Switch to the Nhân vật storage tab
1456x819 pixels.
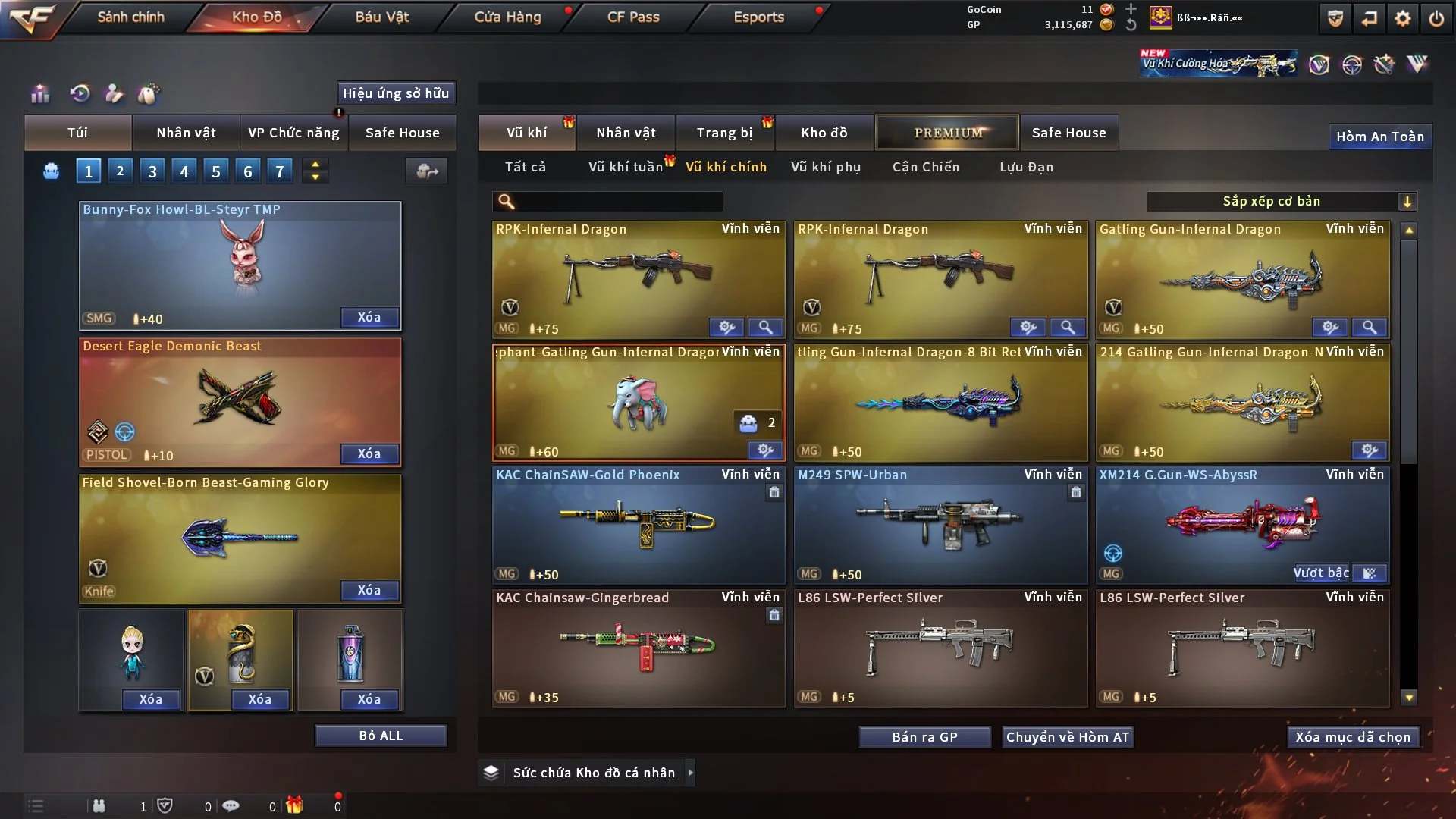[626, 133]
